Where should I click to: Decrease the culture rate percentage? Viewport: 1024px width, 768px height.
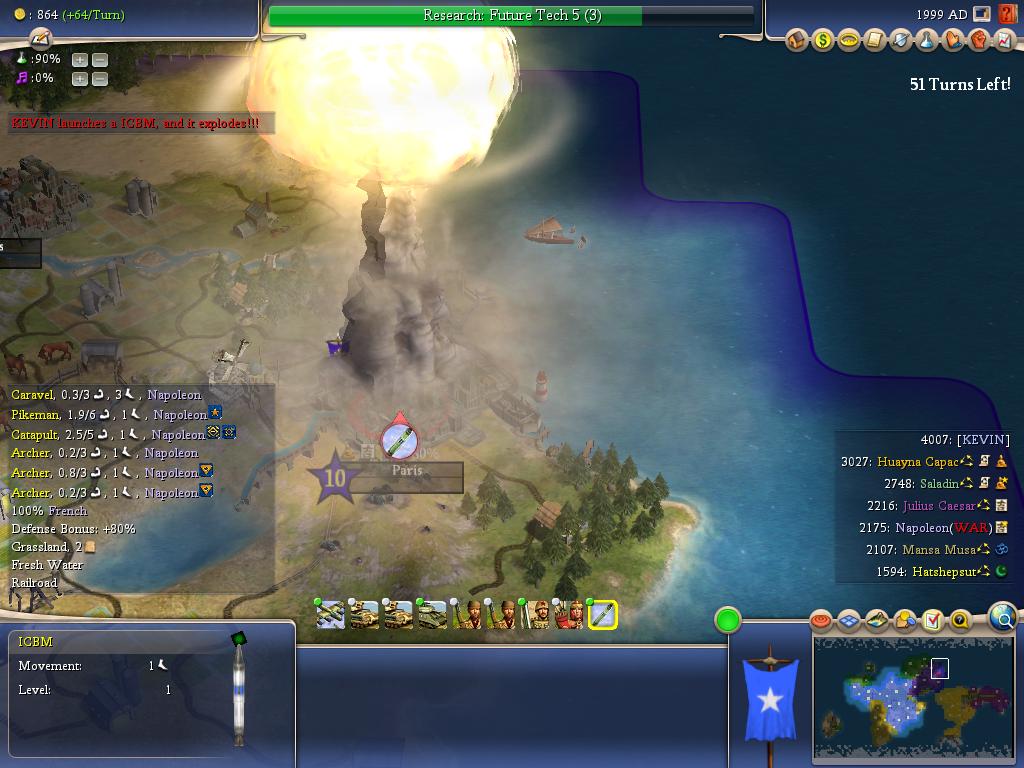point(100,79)
